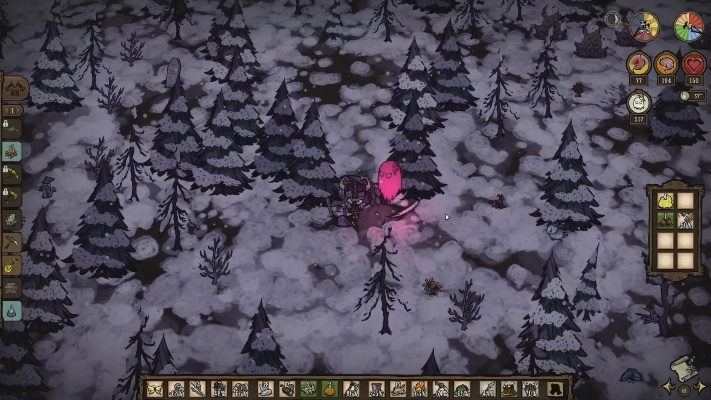Open the crafting menu at top of left bar
This screenshot has height=400, width=711.
click(13, 91)
